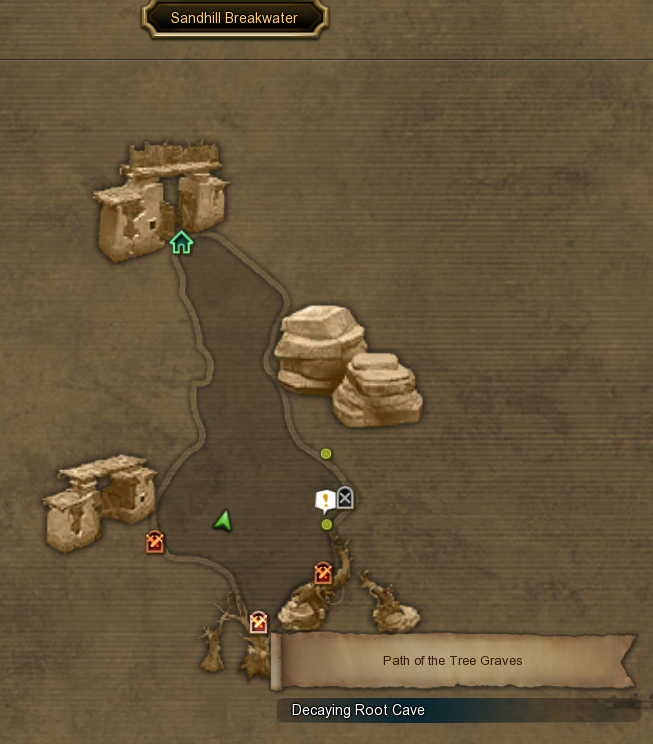The width and height of the screenshot is (653, 744).
Task: Select the highlighted Decaying Root Cave entrance marker
Action: 259,623
